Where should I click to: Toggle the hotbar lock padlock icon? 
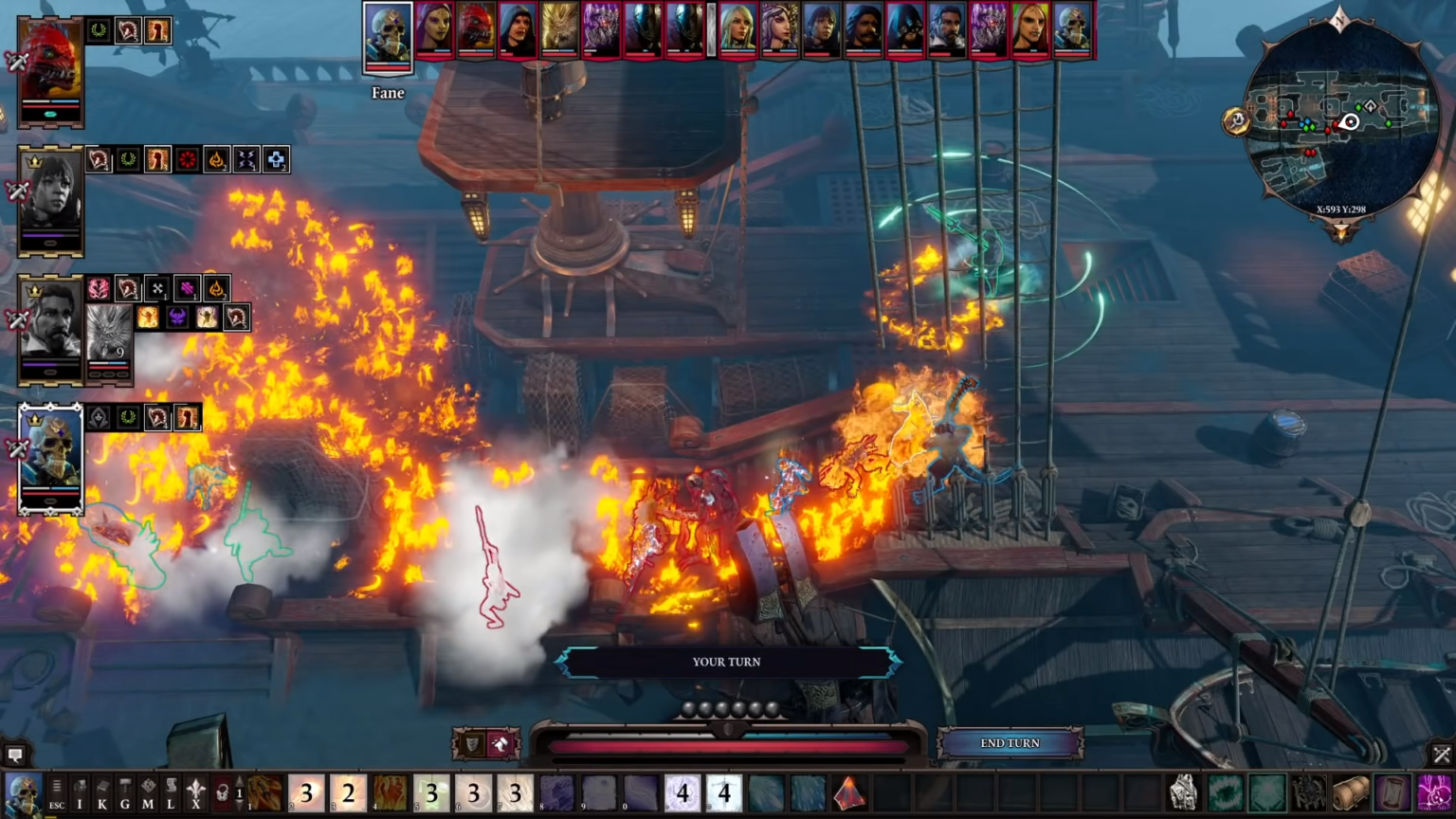click(x=221, y=794)
